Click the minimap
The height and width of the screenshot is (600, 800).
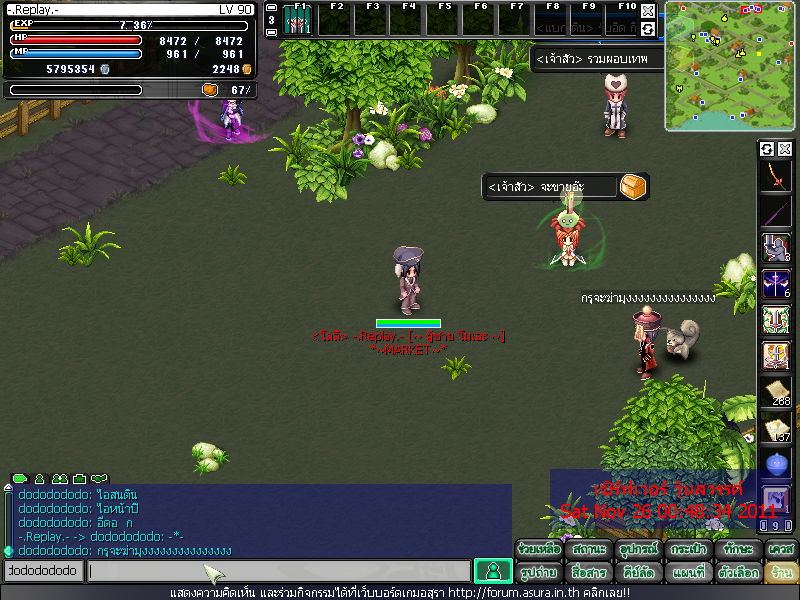(x=729, y=66)
